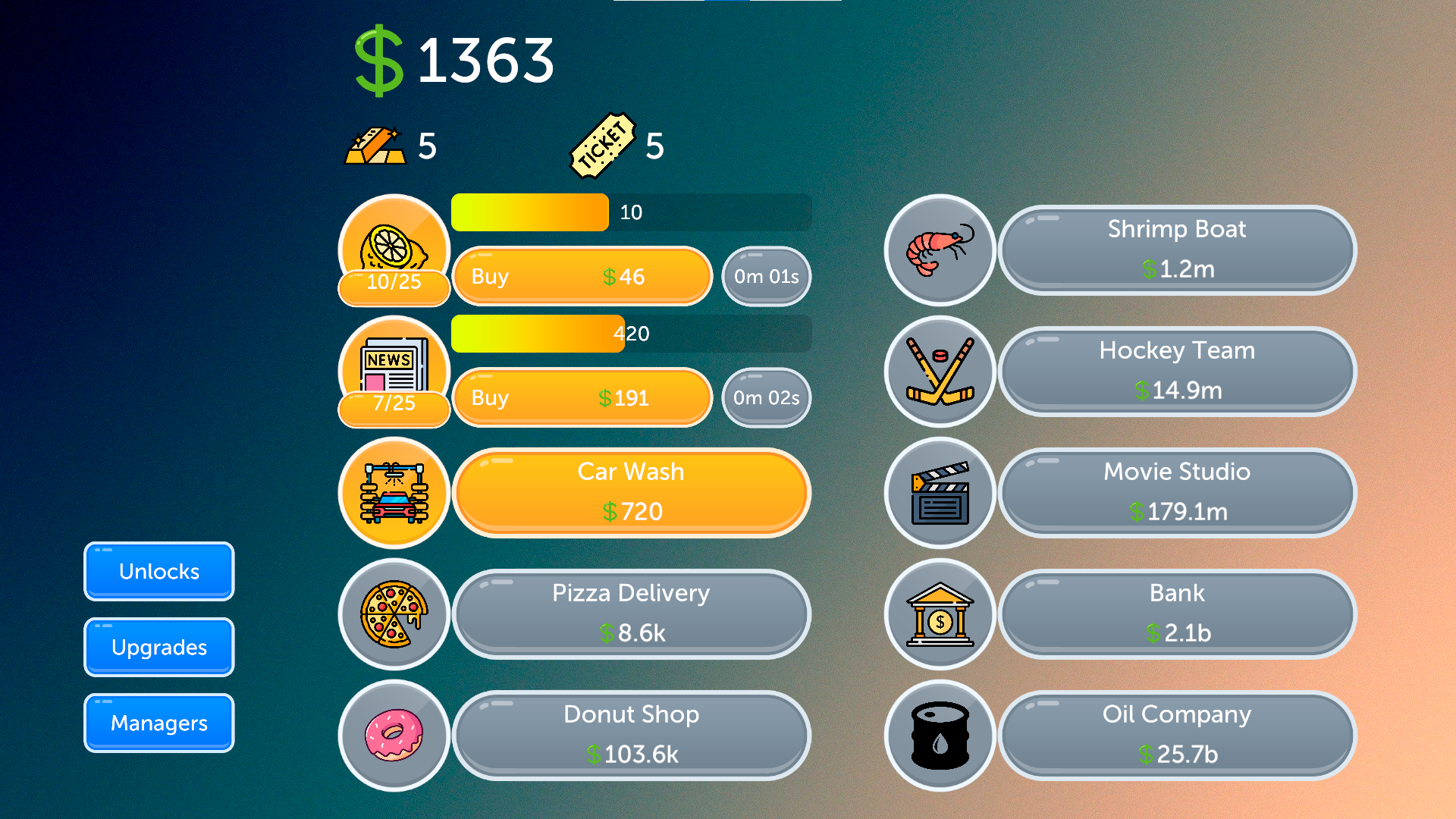
Task: Click the oil company barrel icon
Action: tap(940, 735)
